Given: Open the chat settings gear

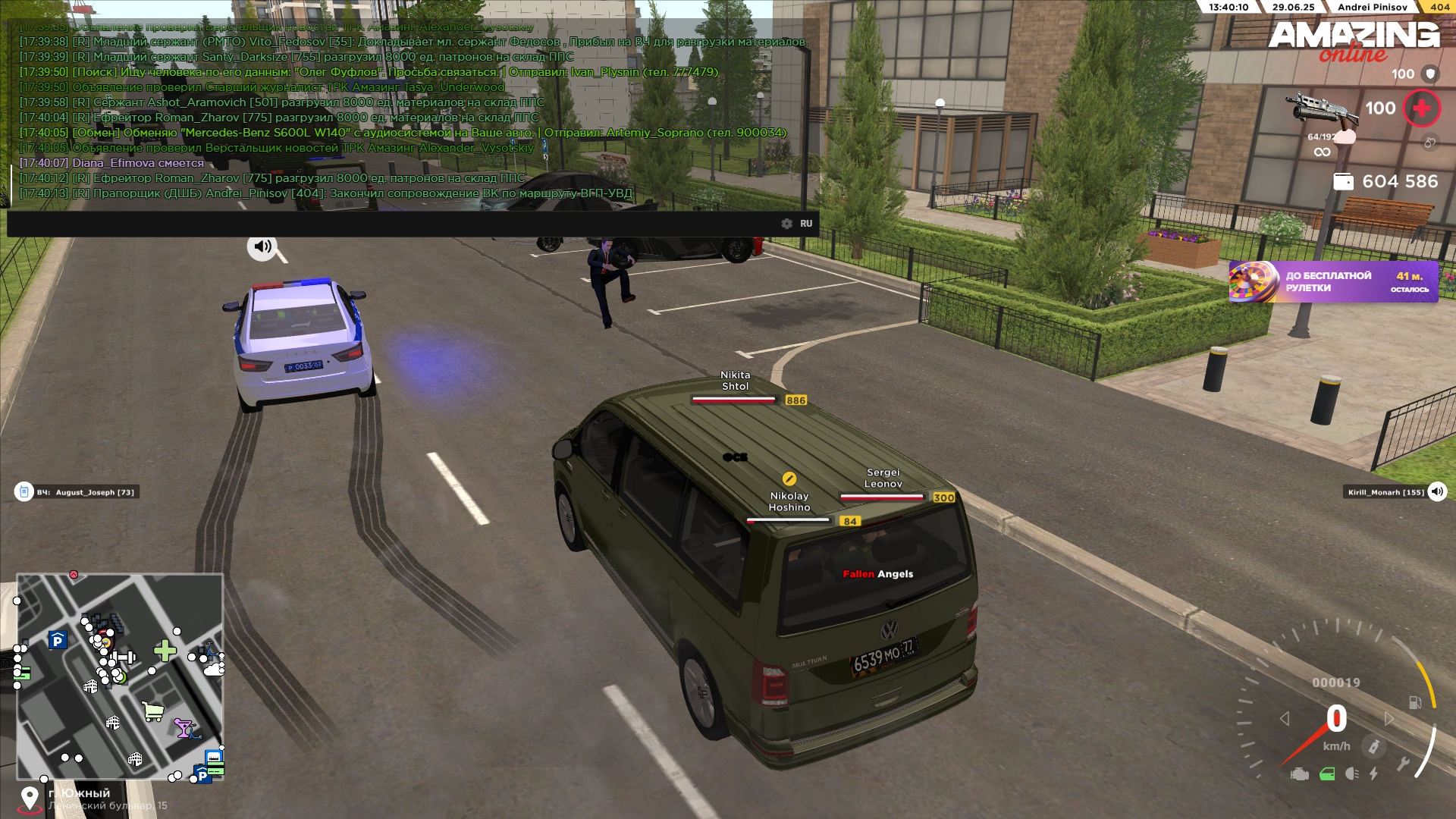Looking at the screenshot, I should point(786,224).
